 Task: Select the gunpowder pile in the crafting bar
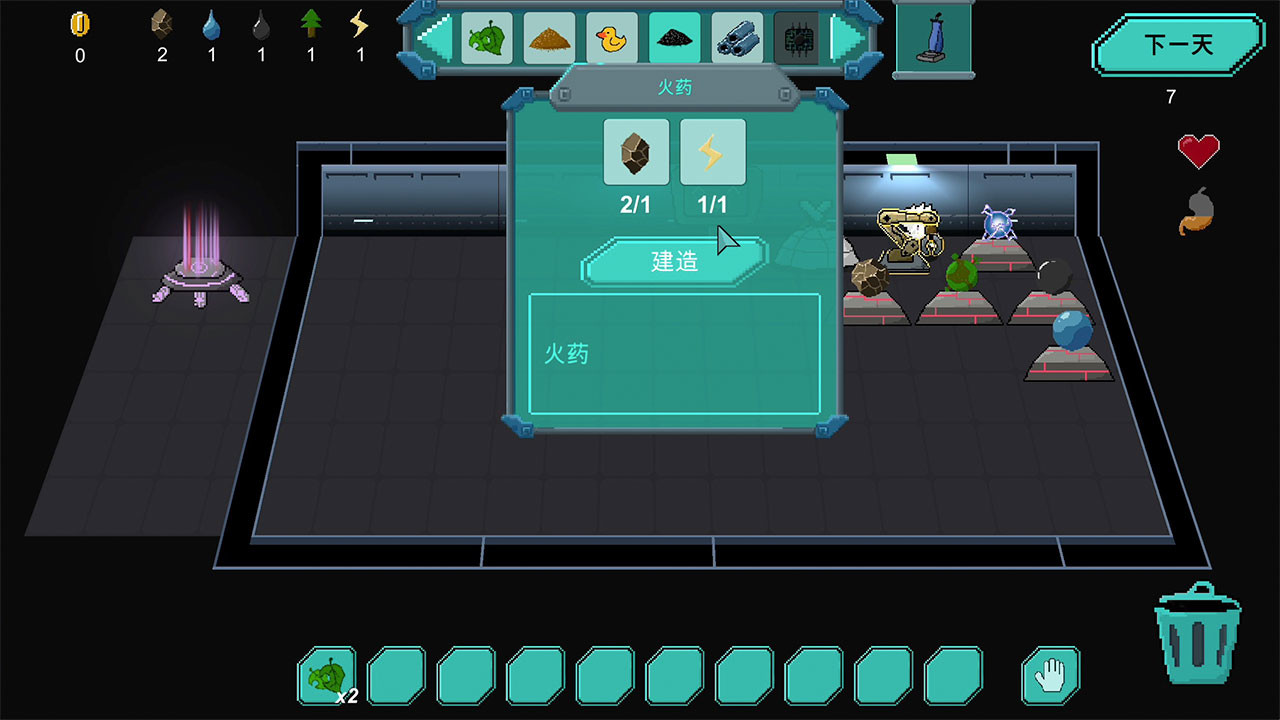(676, 37)
